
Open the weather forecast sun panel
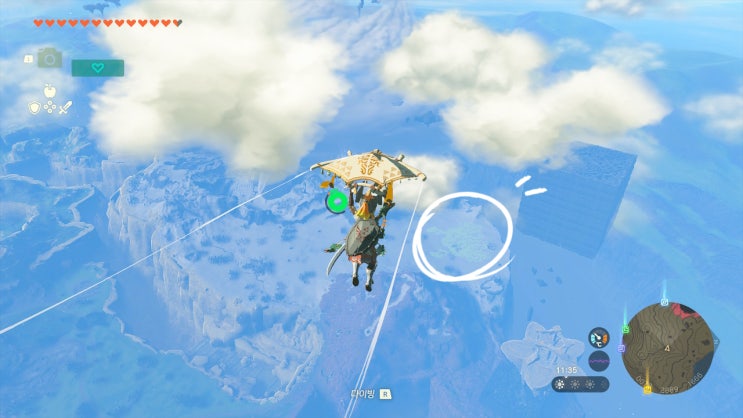pyautogui.click(x=580, y=384)
